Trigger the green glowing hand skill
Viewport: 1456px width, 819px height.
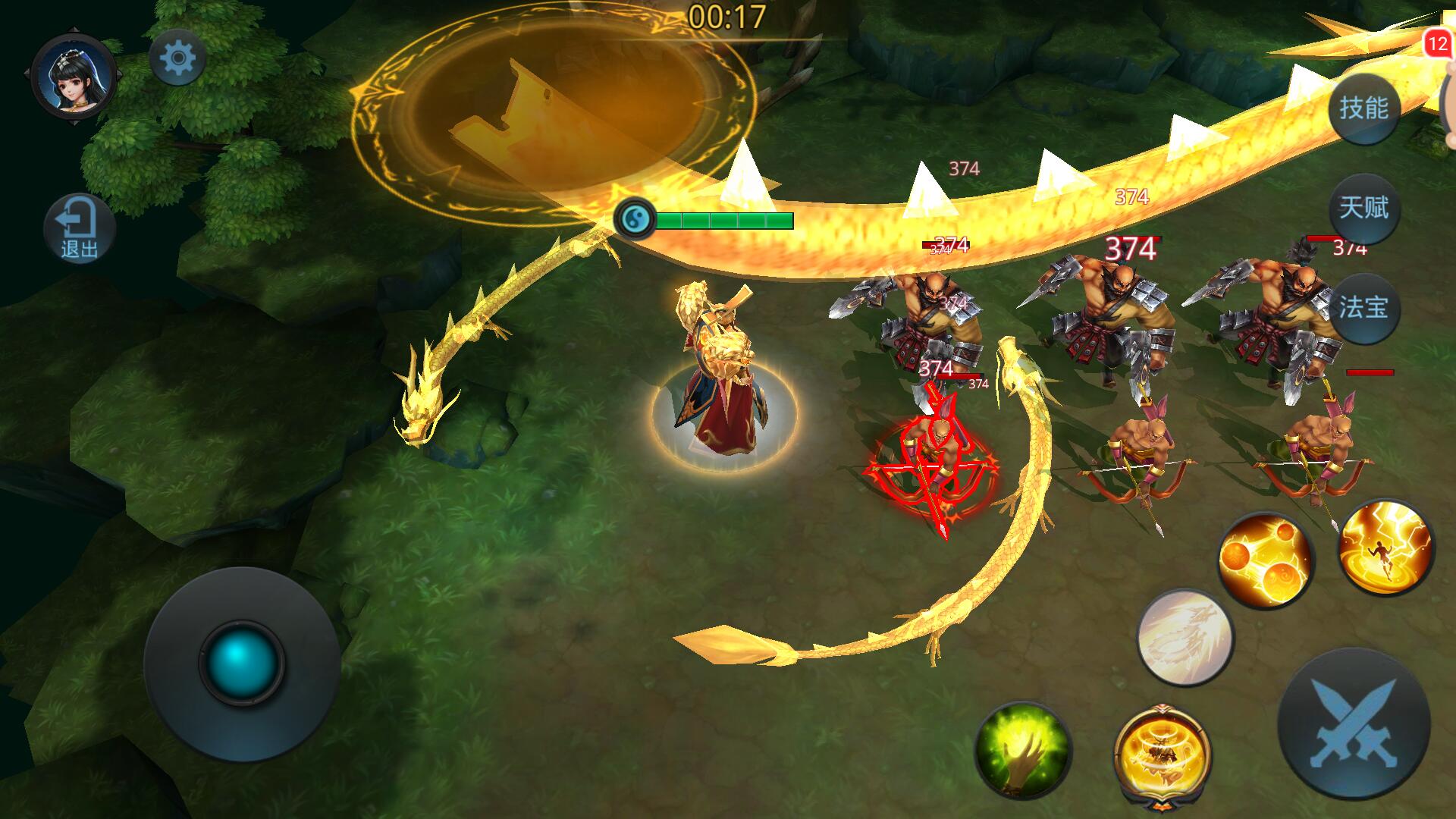[1022, 749]
